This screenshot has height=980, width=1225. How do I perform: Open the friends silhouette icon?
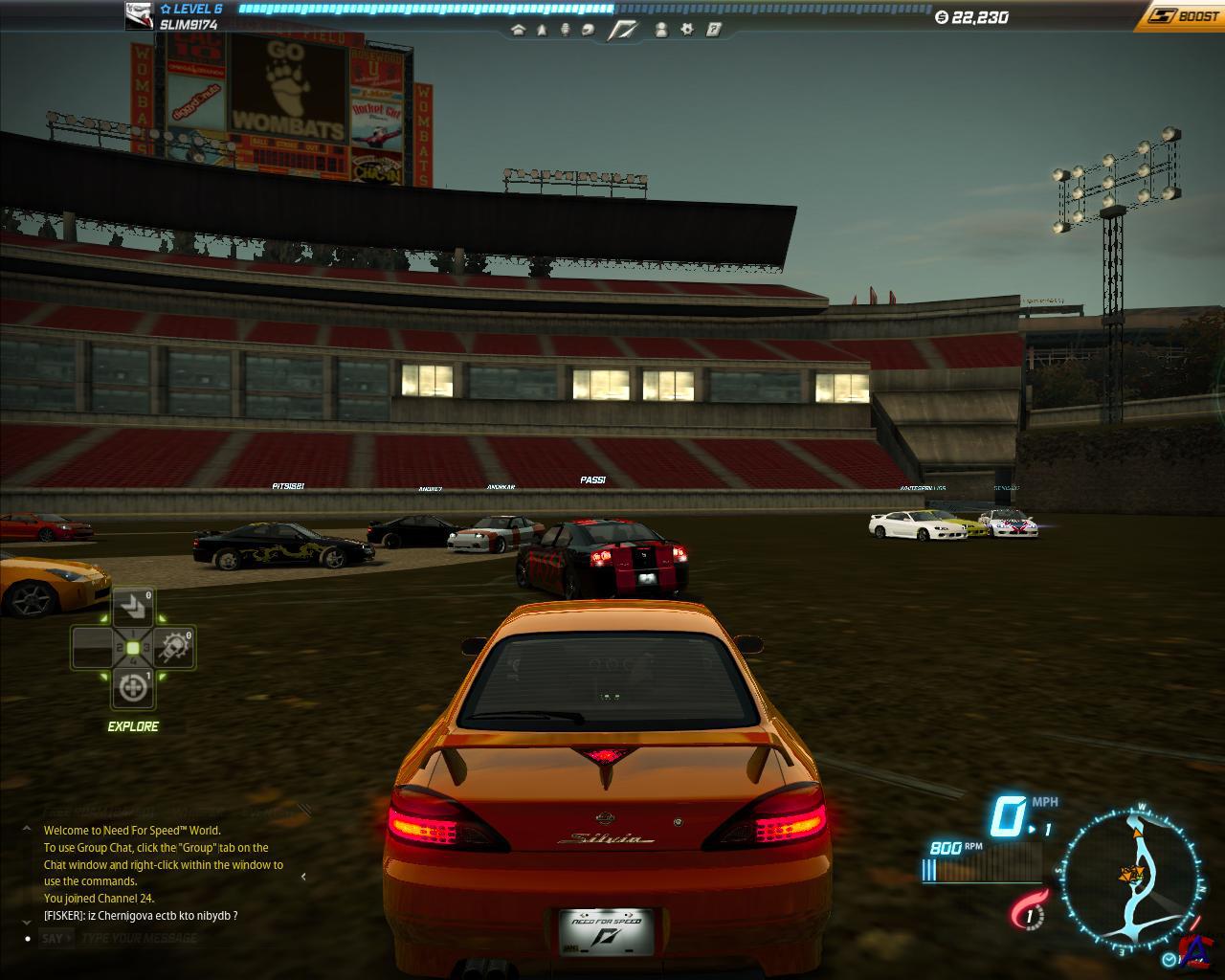pos(661,30)
